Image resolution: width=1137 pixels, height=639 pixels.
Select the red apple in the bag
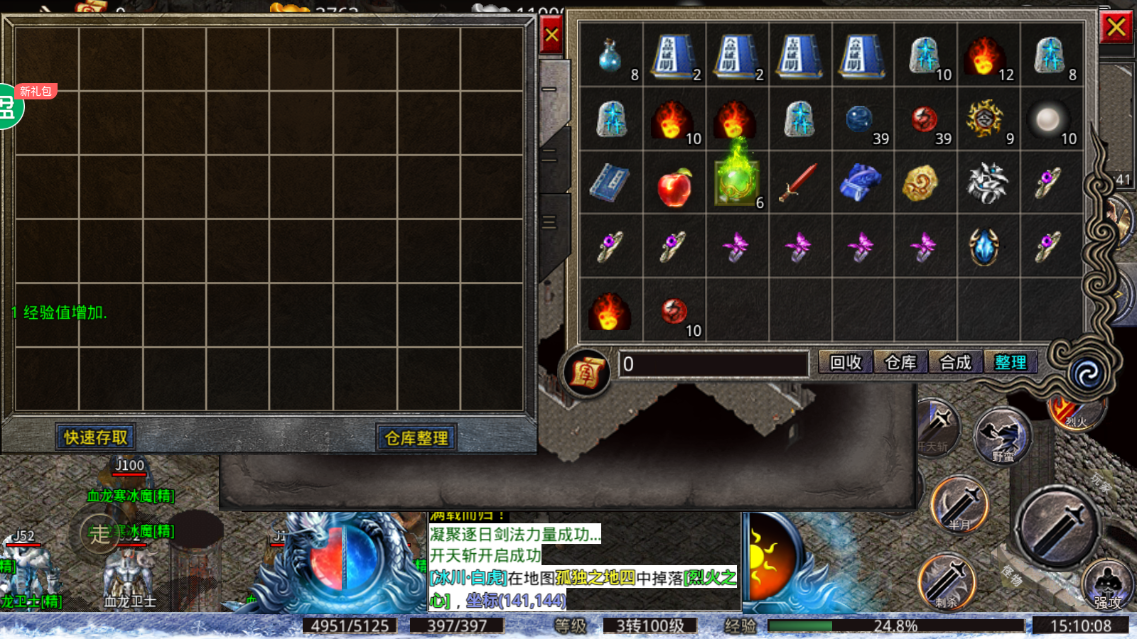tap(674, 186)
